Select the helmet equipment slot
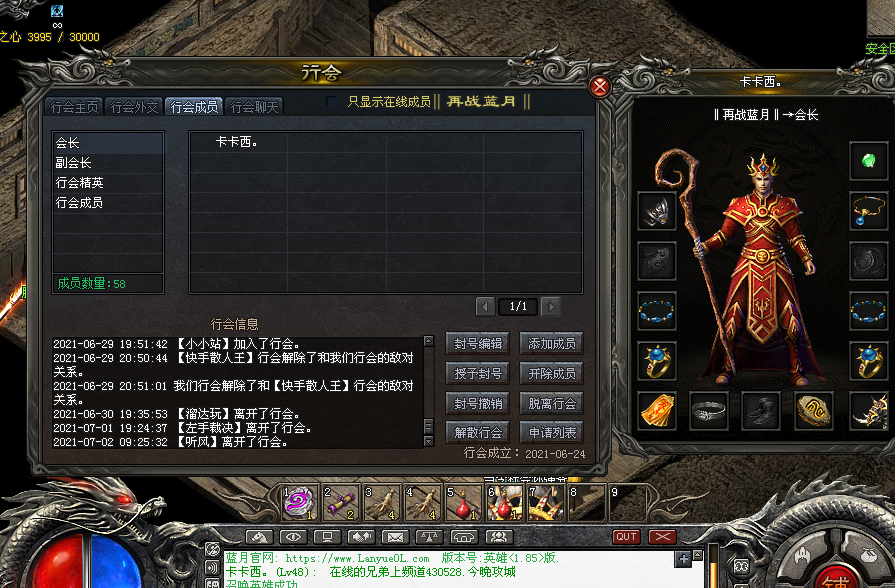This screenshot has height=588, width=895. (657, 211)
